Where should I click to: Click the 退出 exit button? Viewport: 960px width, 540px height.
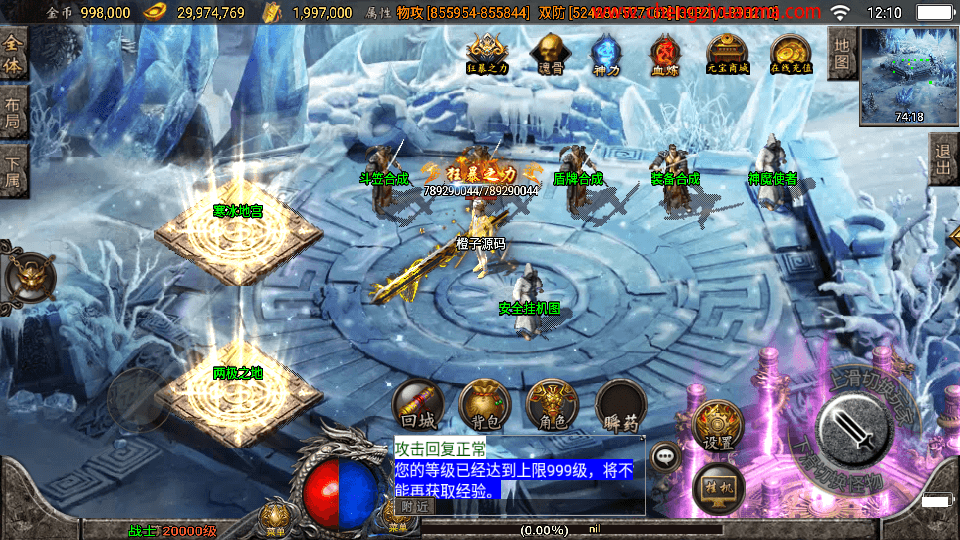click(943, 158)
